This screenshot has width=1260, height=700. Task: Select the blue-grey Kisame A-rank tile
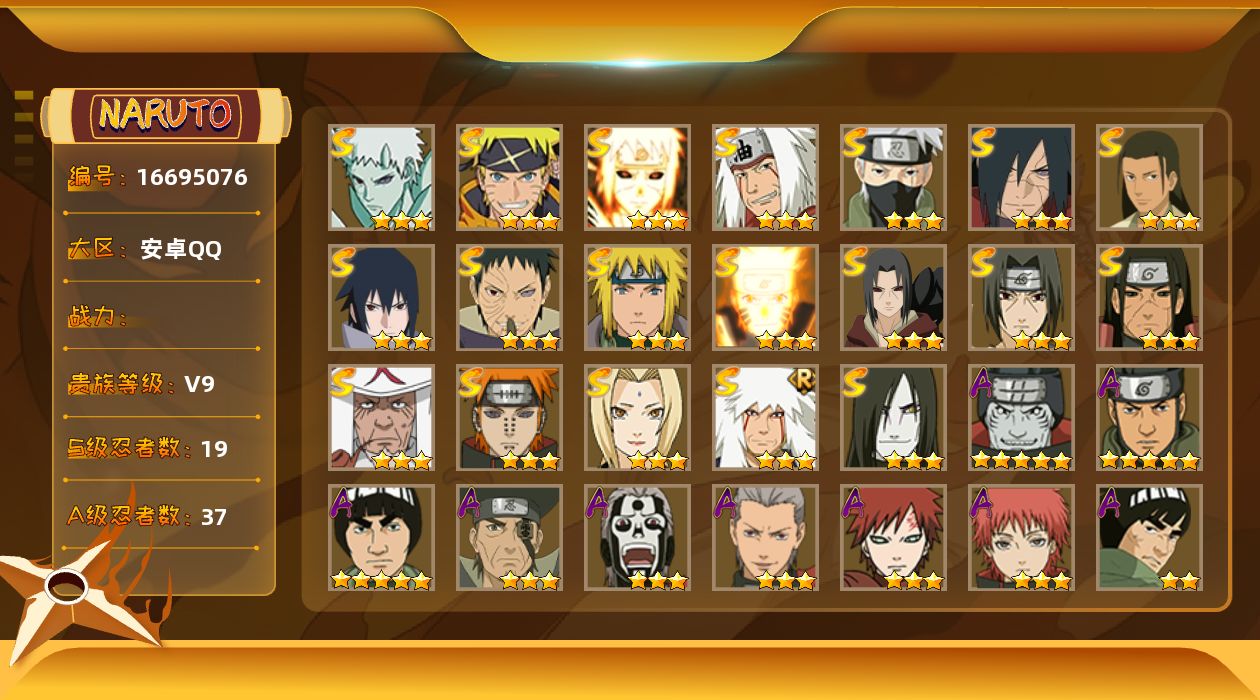click(1021, 417)
